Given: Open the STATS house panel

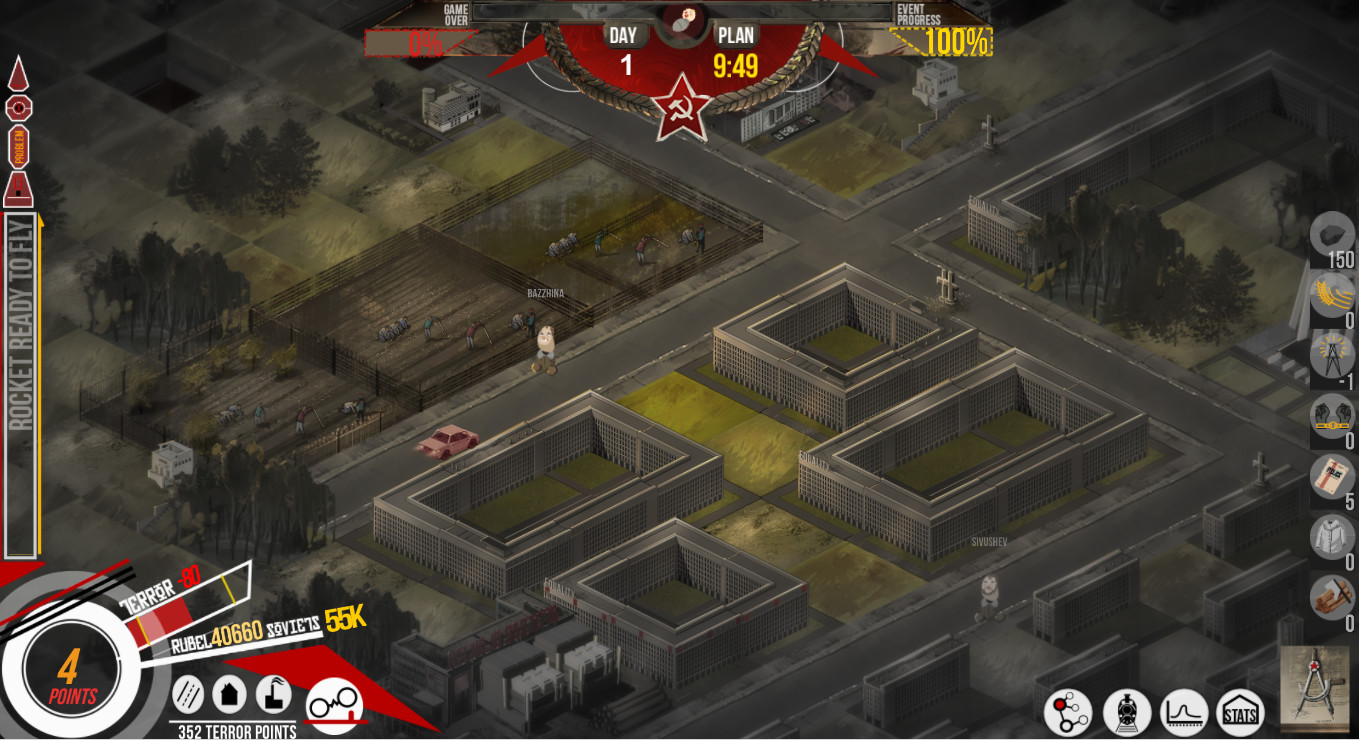Looking at the screenshot, I should pos(1240,713).
